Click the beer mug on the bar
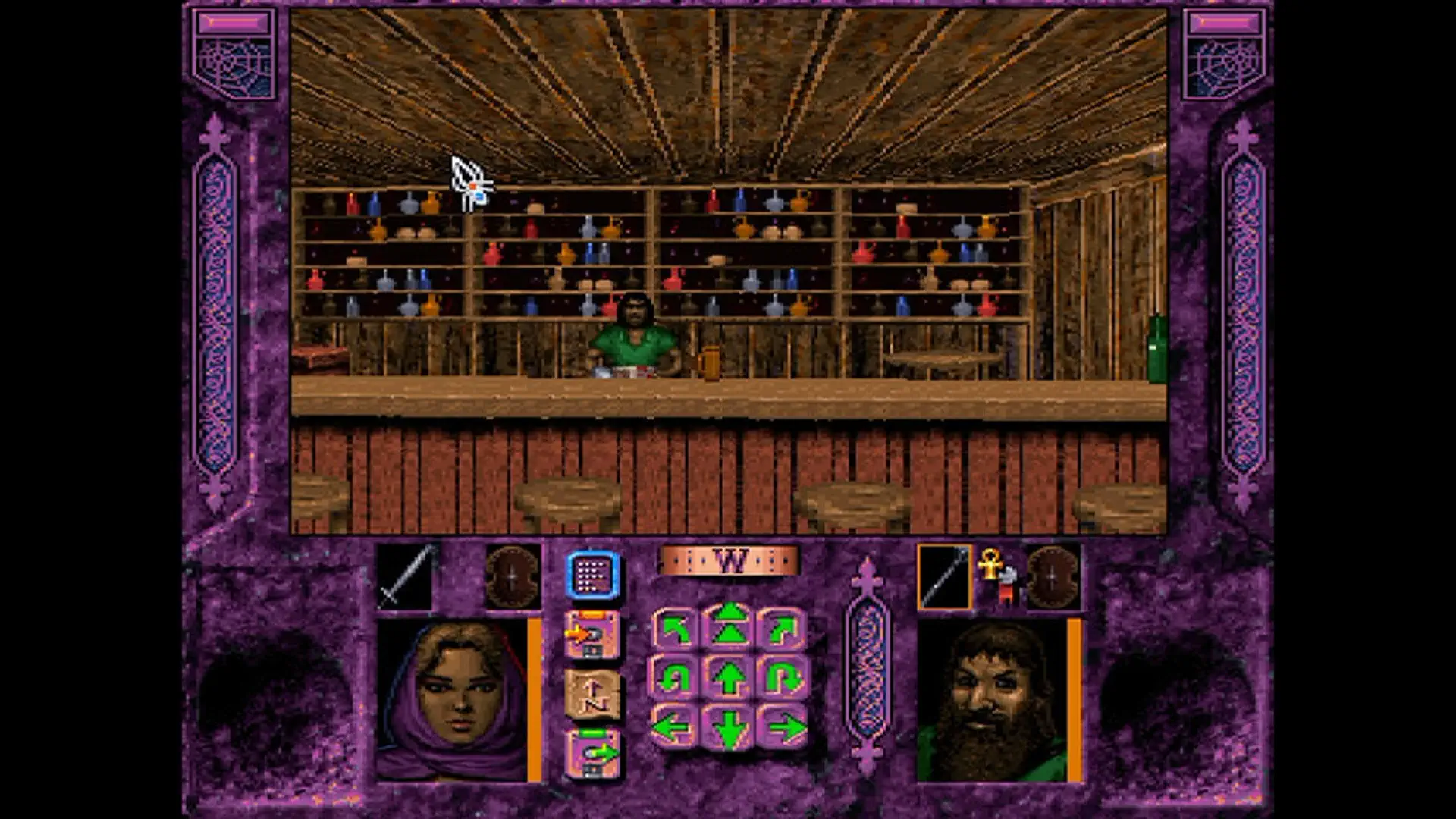The height and width of the screenshot is (819, 1456). pos(710,364)
